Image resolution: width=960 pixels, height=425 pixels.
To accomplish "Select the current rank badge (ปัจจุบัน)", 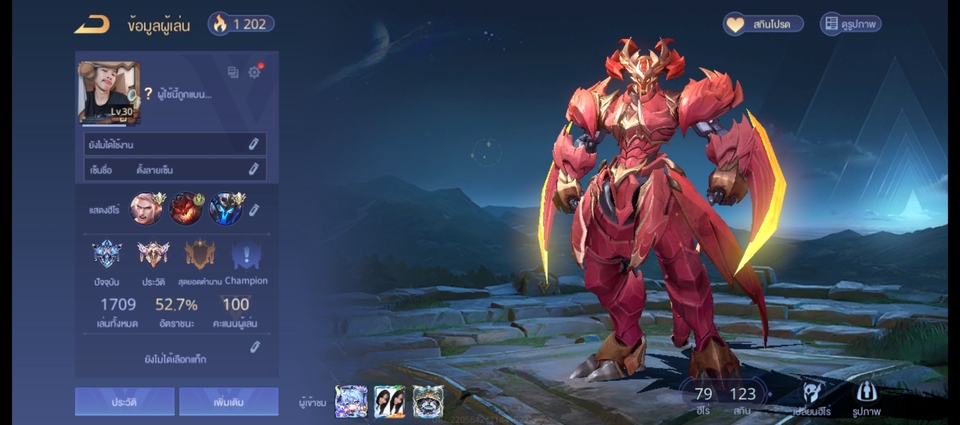I will click(x=107, y=256).
